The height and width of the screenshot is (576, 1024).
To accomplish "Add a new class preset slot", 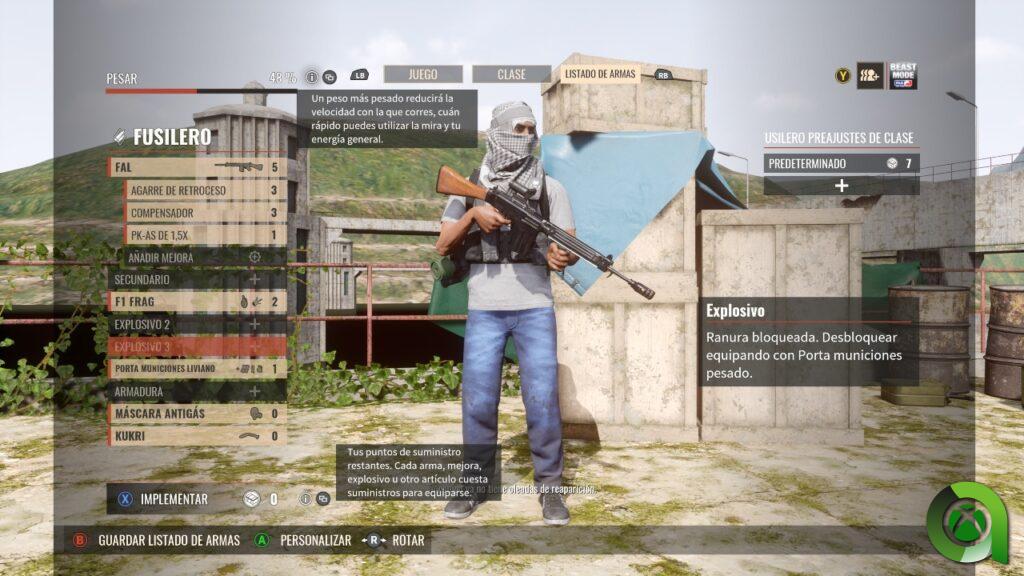I will click(x=841, y=186).
